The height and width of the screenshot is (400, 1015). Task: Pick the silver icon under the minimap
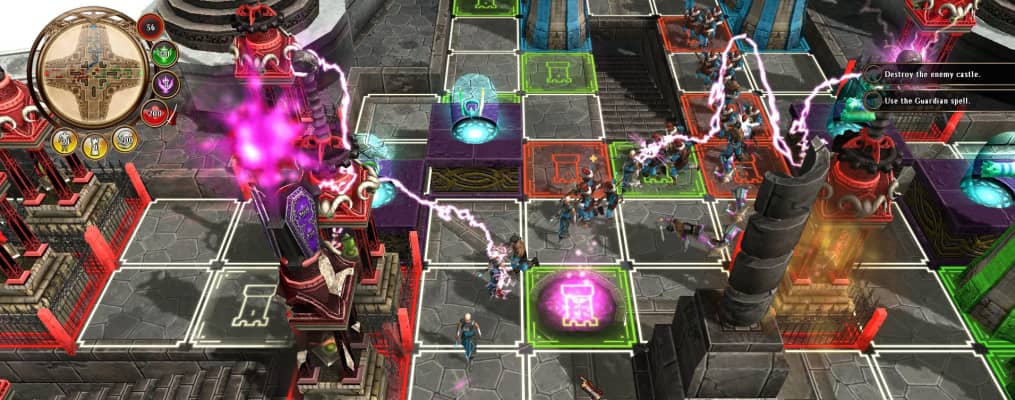coord(125,139)
